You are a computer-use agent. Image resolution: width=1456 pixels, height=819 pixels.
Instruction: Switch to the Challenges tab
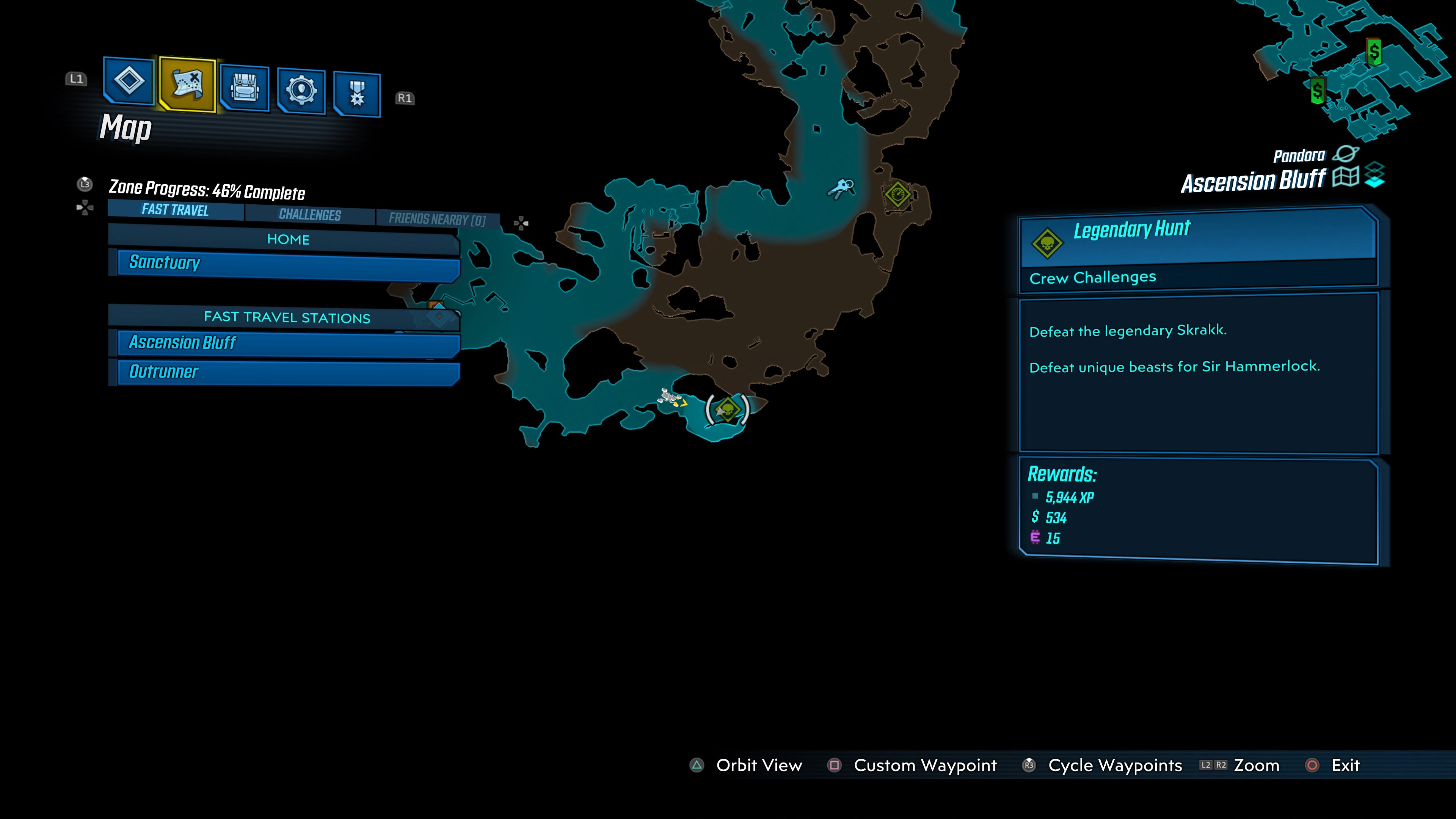pyautogui.click(x=310, y=214)
